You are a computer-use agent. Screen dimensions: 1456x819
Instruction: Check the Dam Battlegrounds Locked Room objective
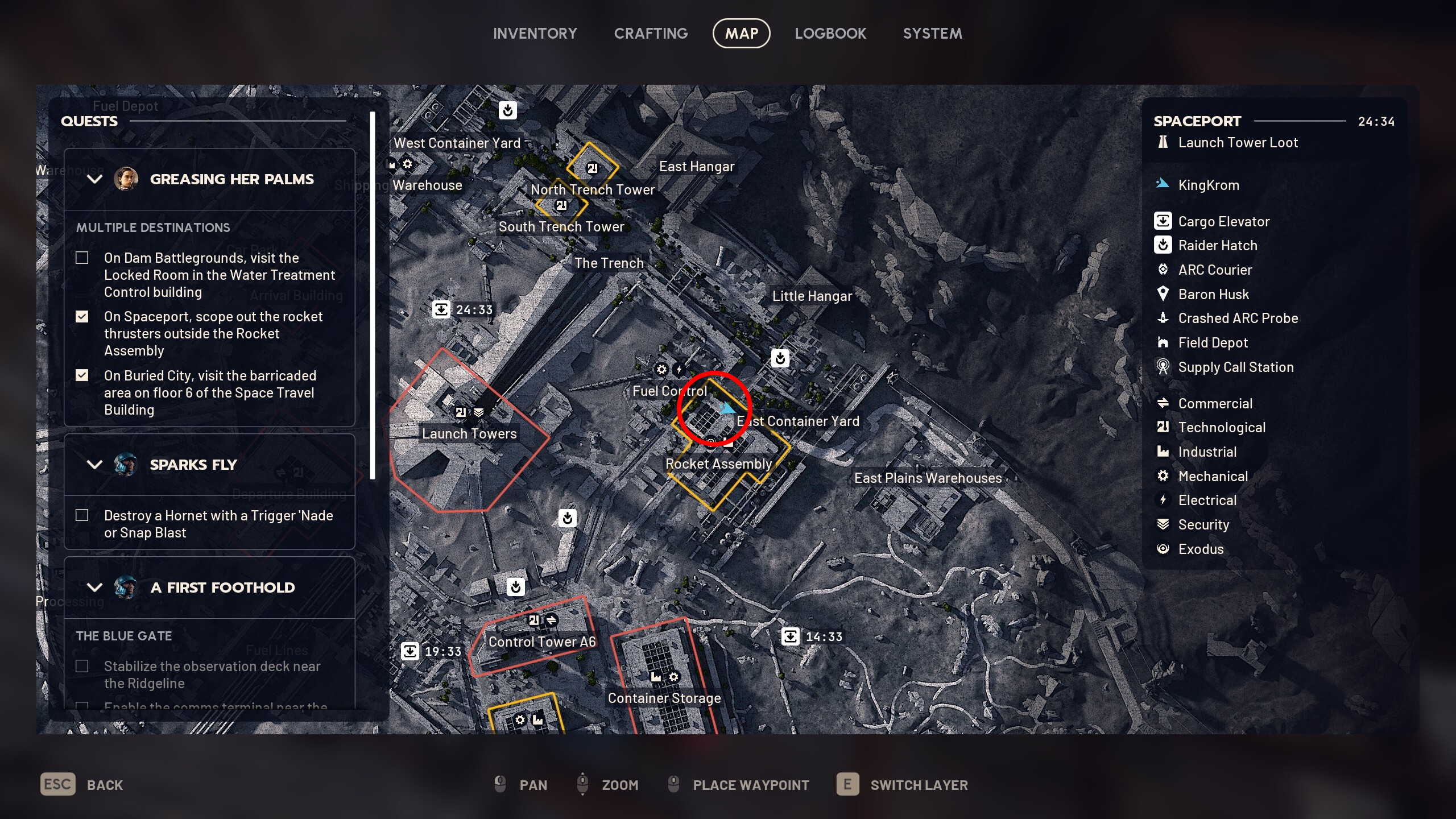click(82, 258)
